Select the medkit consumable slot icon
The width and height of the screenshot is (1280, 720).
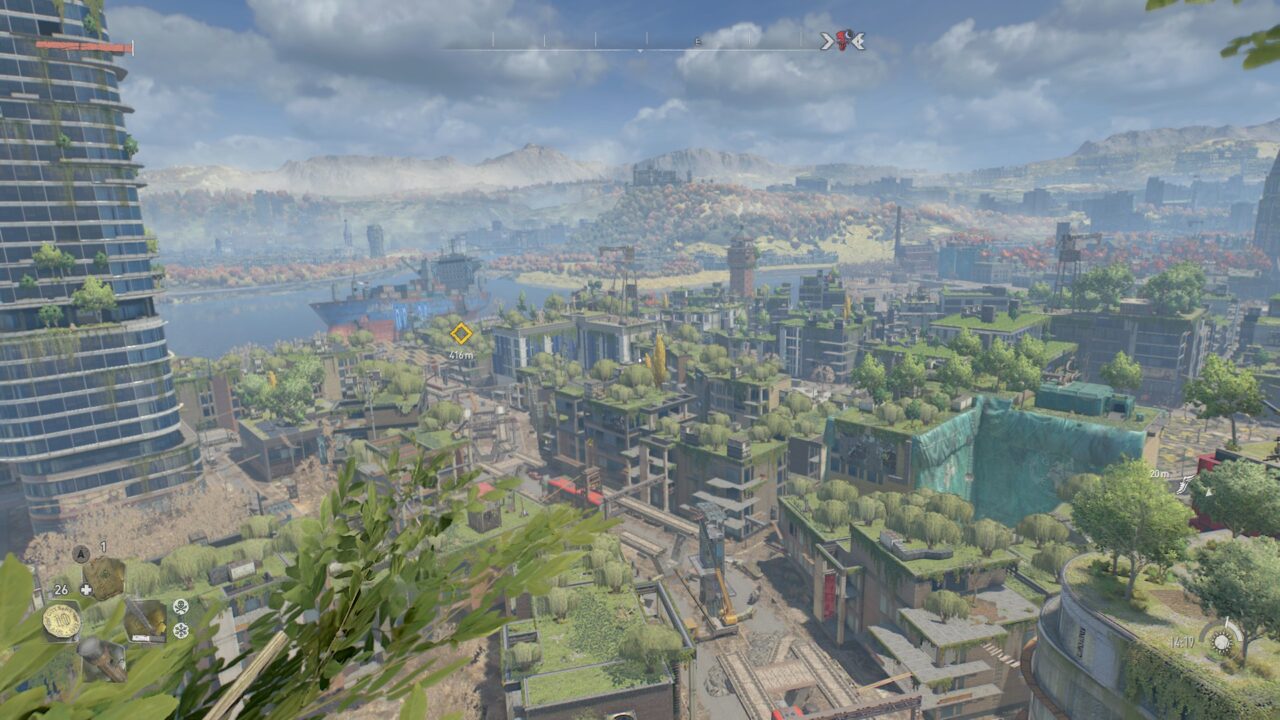(107, 573)
